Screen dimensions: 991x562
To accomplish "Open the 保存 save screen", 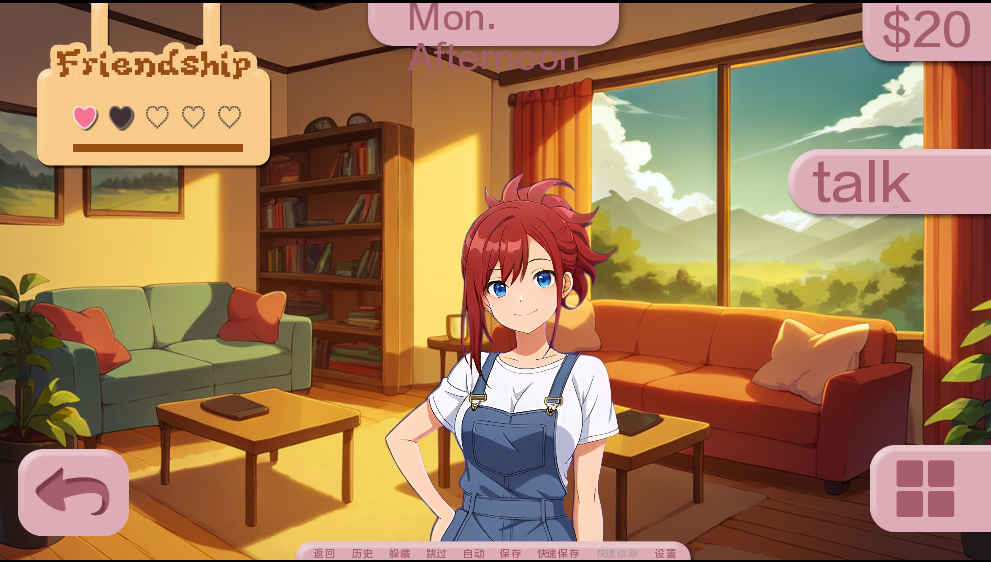I will pos(510,553).
